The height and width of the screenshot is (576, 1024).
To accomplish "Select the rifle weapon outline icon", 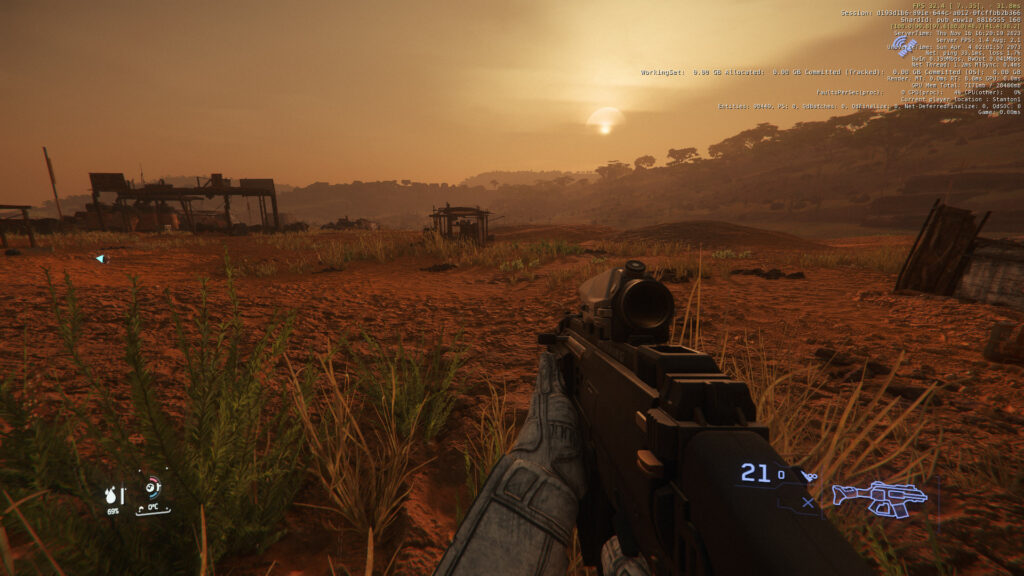I will (x=880, y=497).
